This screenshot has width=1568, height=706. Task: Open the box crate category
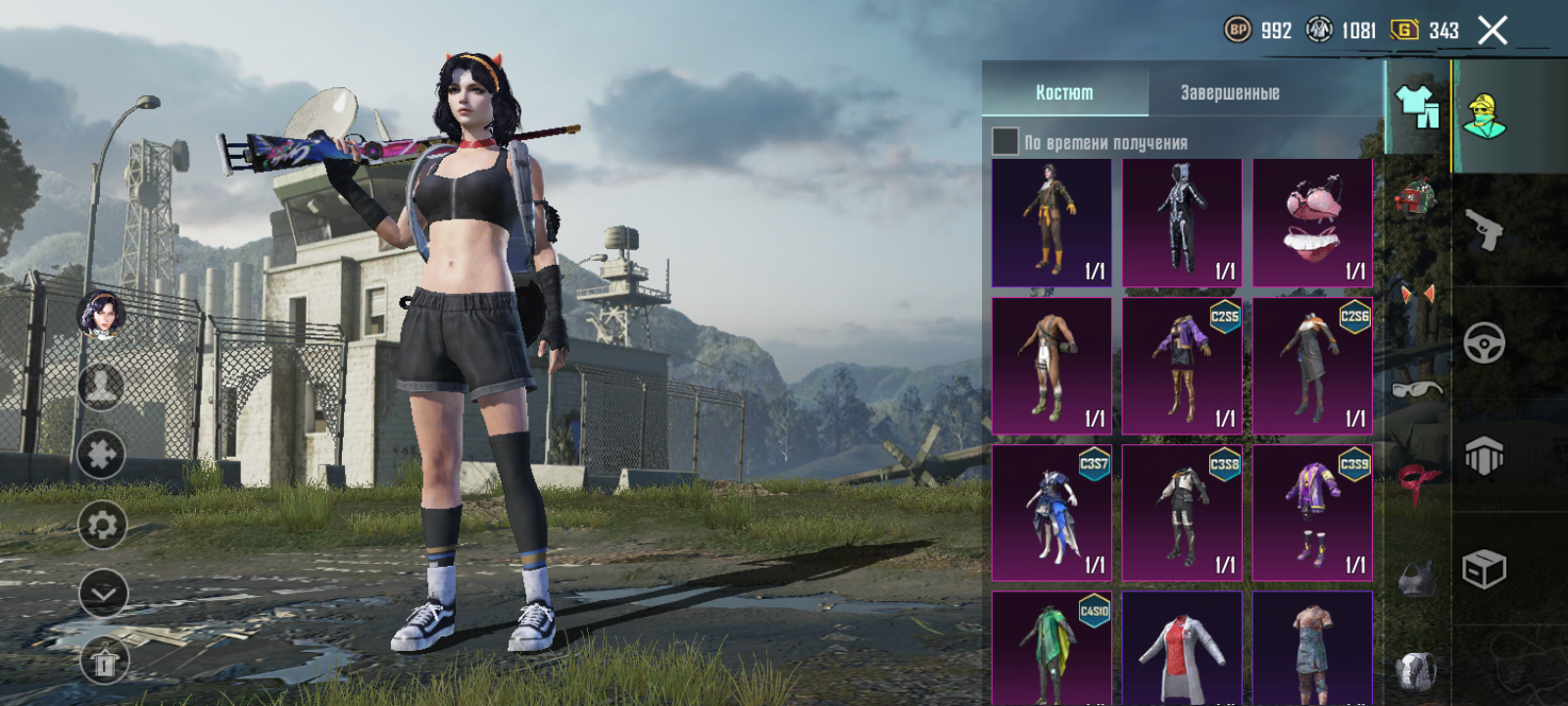[x=1484, y=569]
